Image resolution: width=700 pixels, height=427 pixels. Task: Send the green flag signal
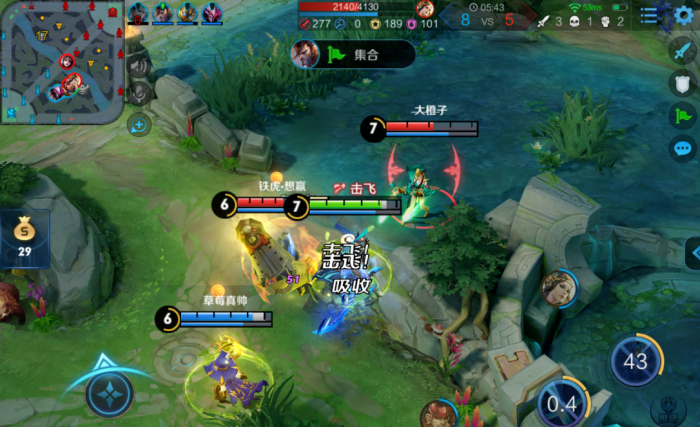point(683,115)
